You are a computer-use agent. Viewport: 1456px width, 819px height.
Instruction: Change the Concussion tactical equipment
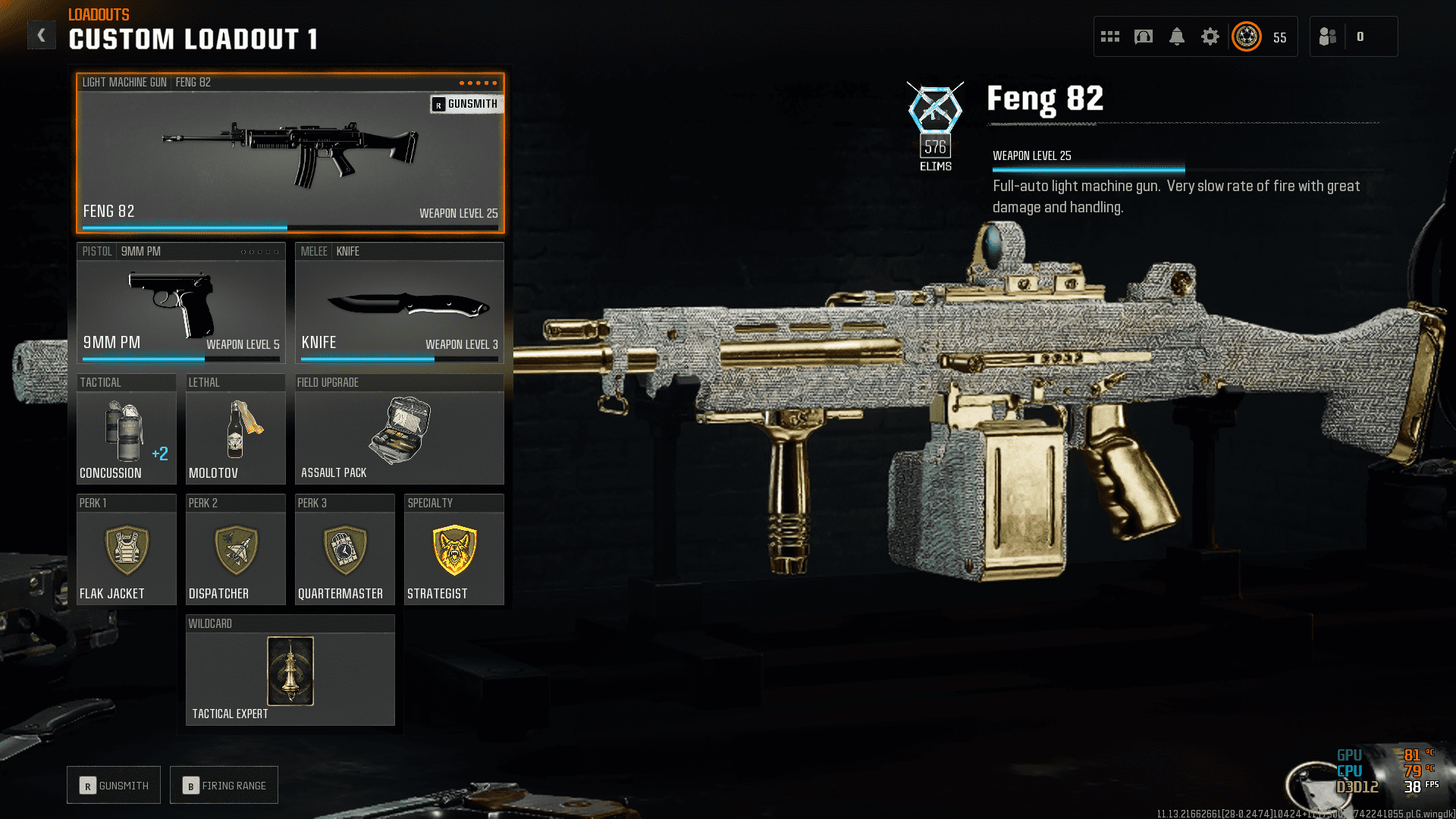[x=127, y=430]
